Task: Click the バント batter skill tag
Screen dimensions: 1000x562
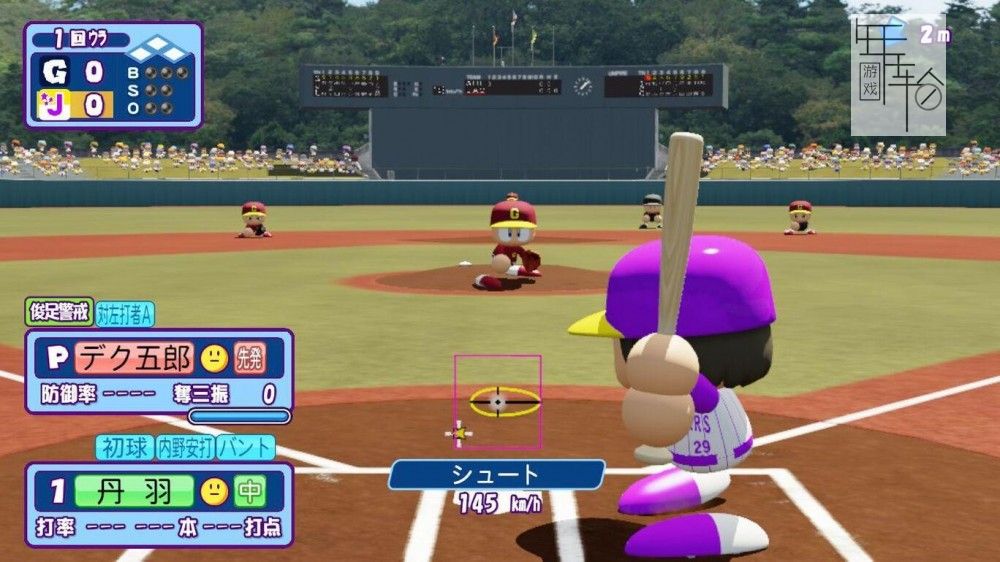Action: 246,447
